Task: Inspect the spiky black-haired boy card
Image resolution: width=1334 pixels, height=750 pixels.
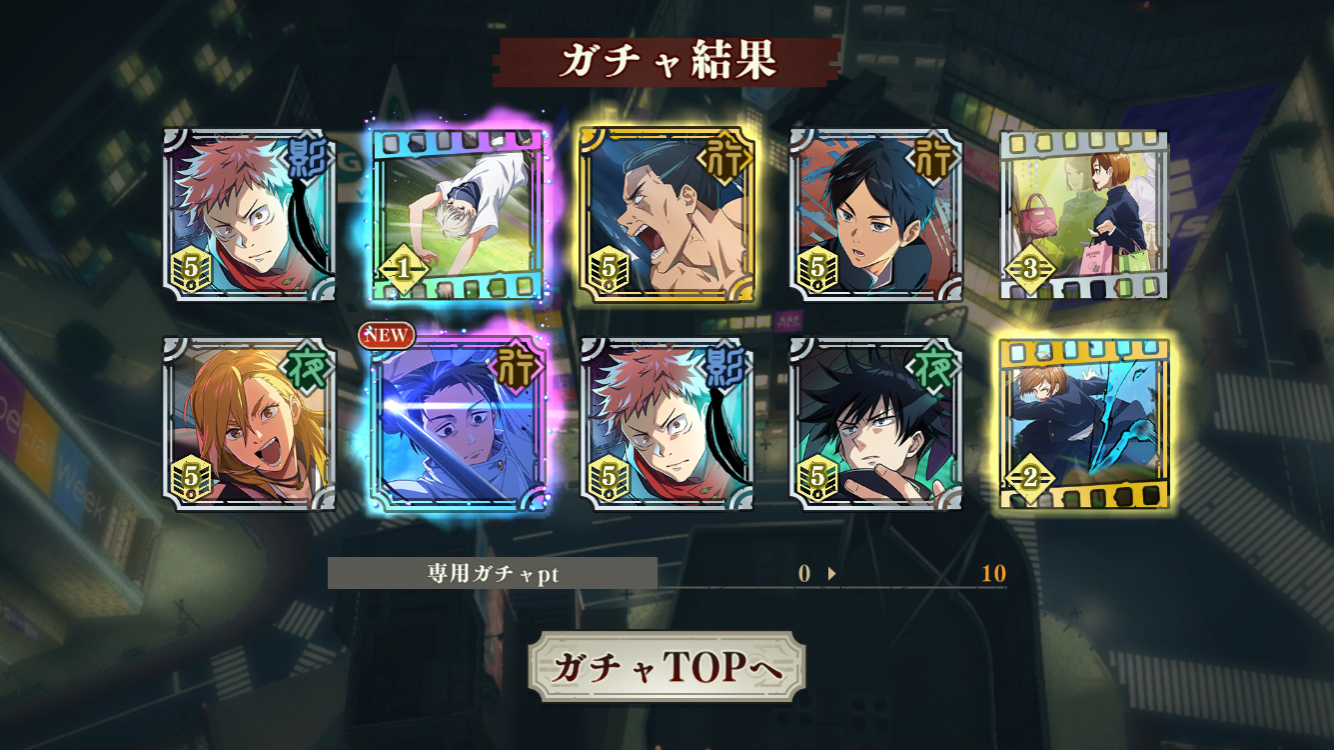Action: coord(876,424)
